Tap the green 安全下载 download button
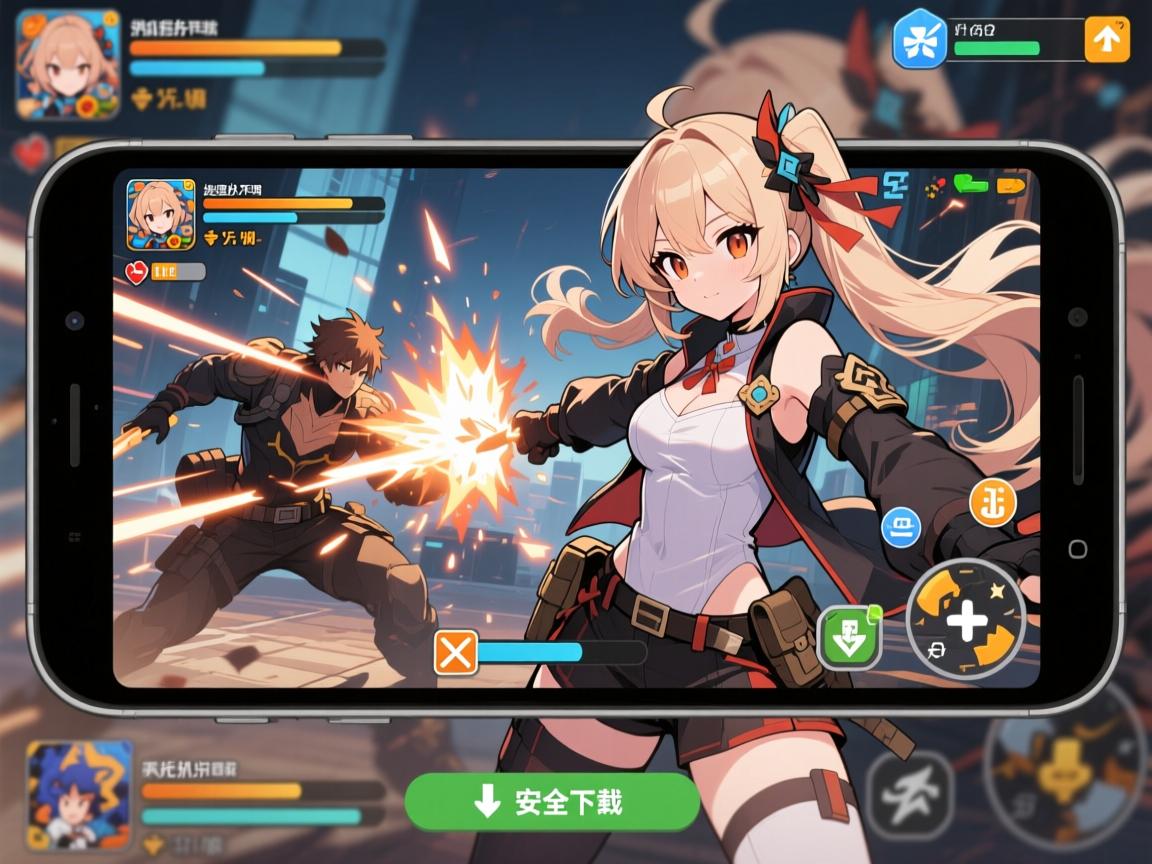1152x864 pixels. pos(552,801)
